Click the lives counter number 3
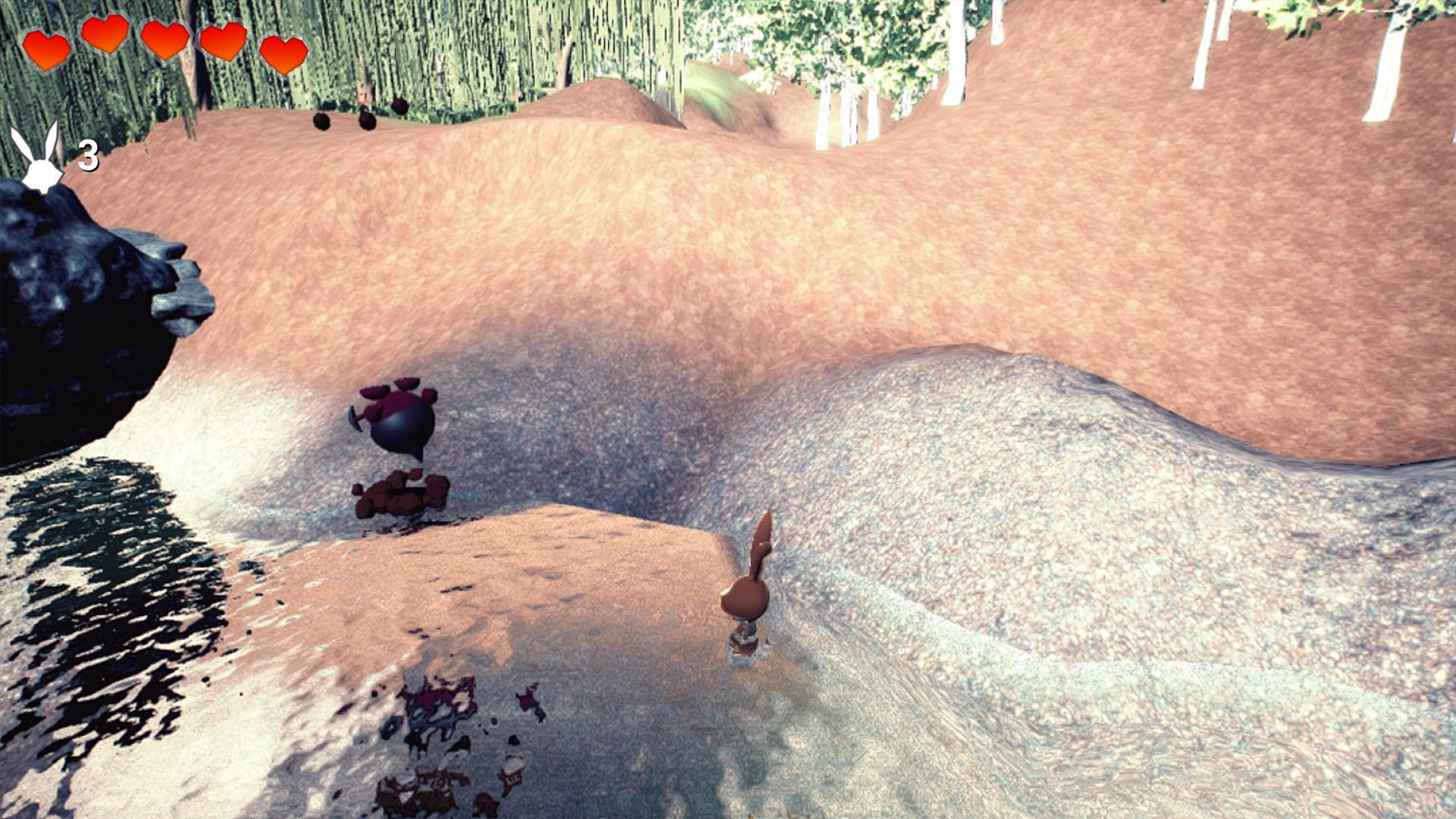 87,155
